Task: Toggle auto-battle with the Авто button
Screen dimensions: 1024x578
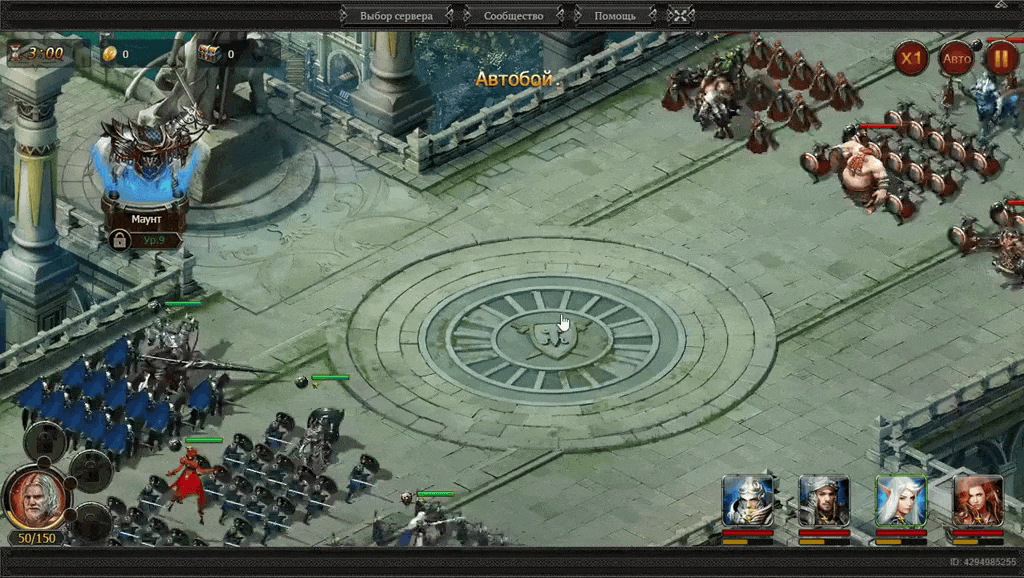Action: [957, 58]
